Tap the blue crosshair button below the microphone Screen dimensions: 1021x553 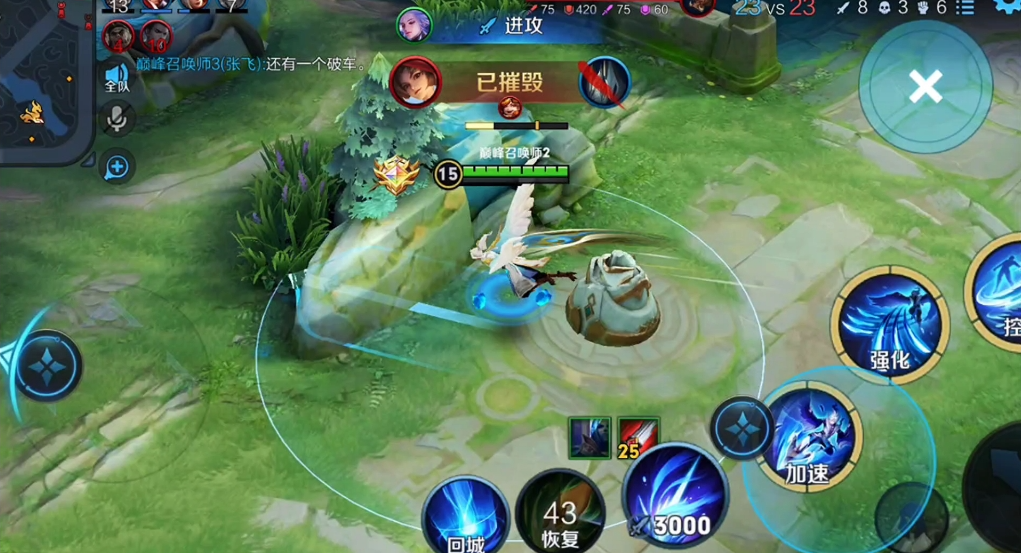(117, 167)
